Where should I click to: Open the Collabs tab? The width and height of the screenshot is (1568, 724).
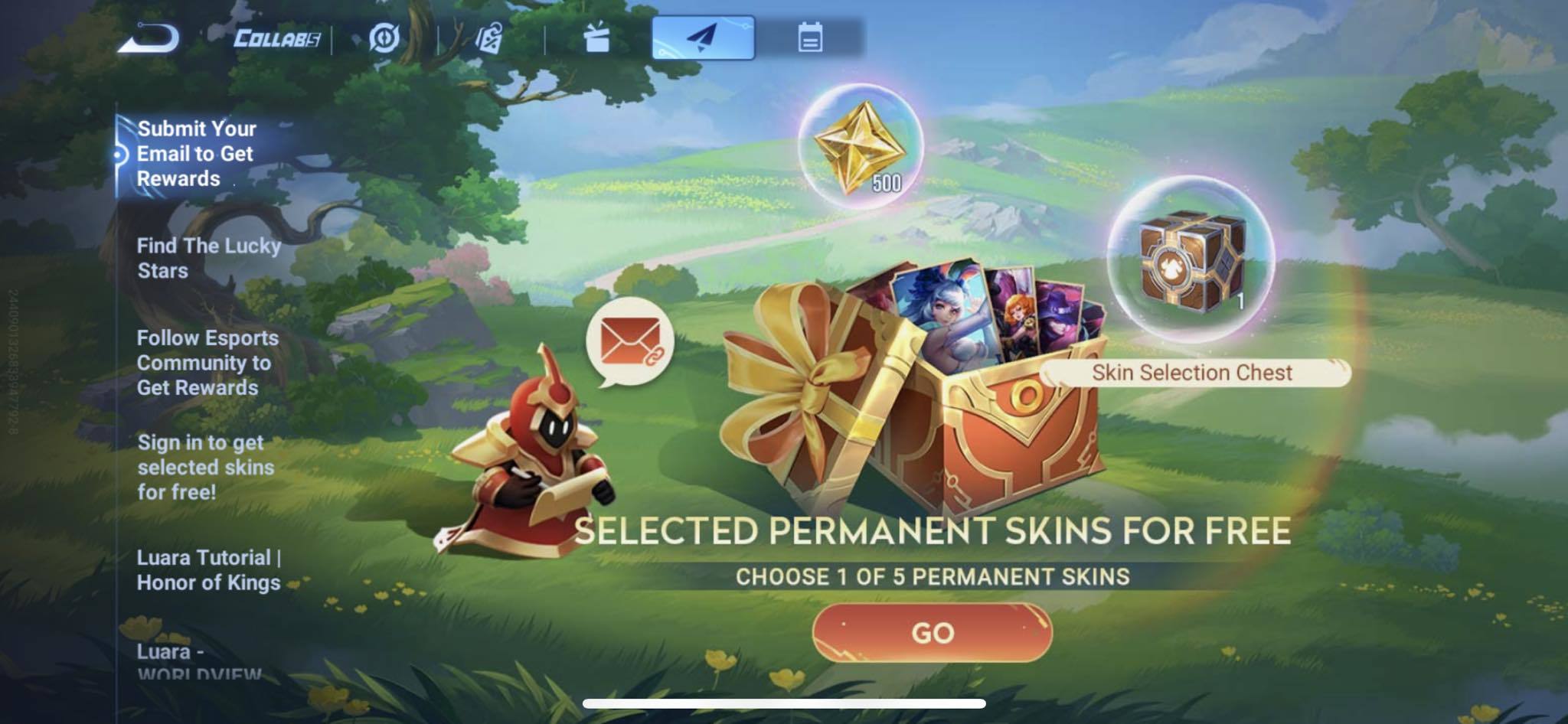(x=272, y=36)
